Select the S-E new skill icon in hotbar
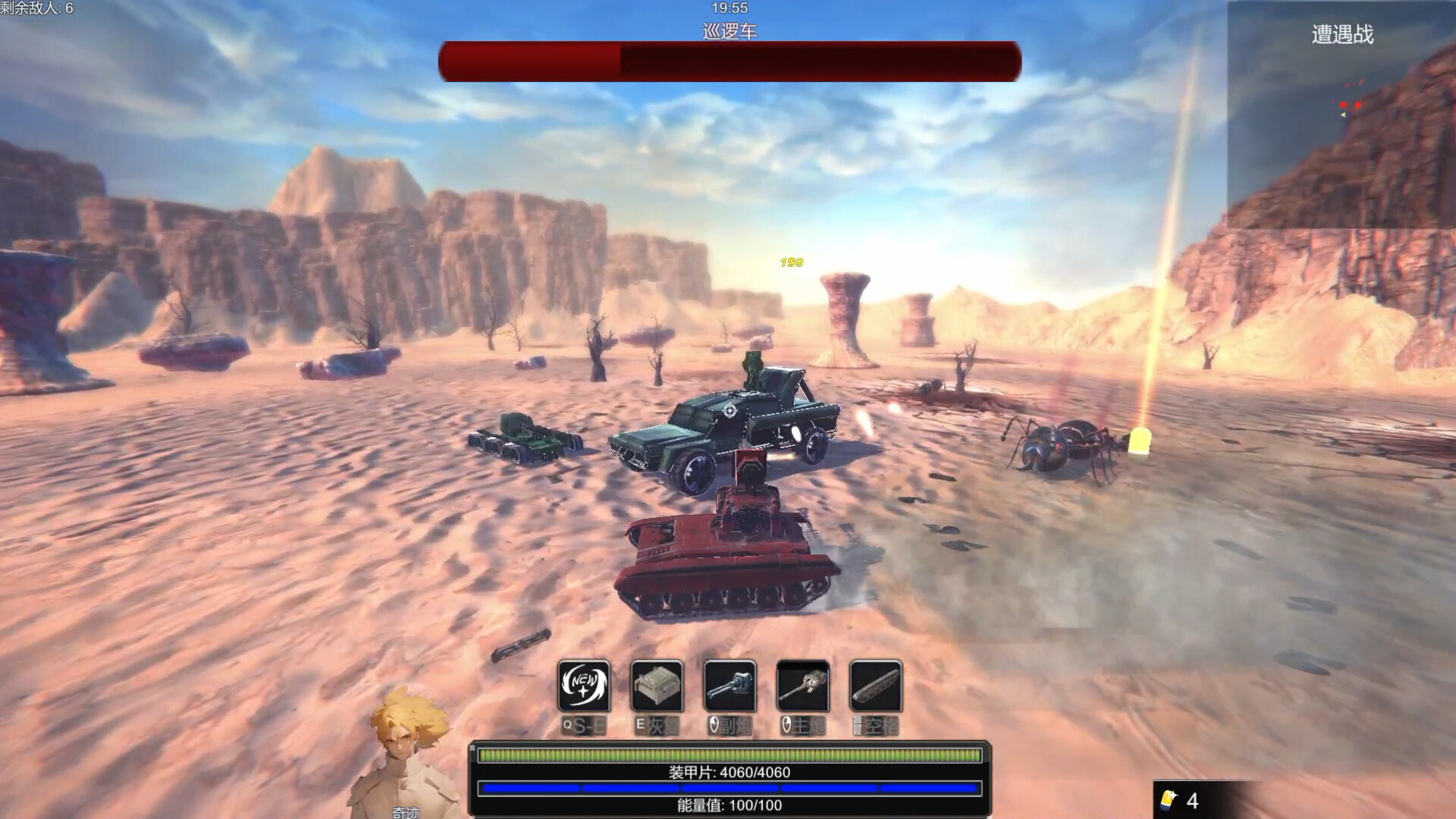The width and height of the screenshot is (1456, 819). tap(584, 685)
